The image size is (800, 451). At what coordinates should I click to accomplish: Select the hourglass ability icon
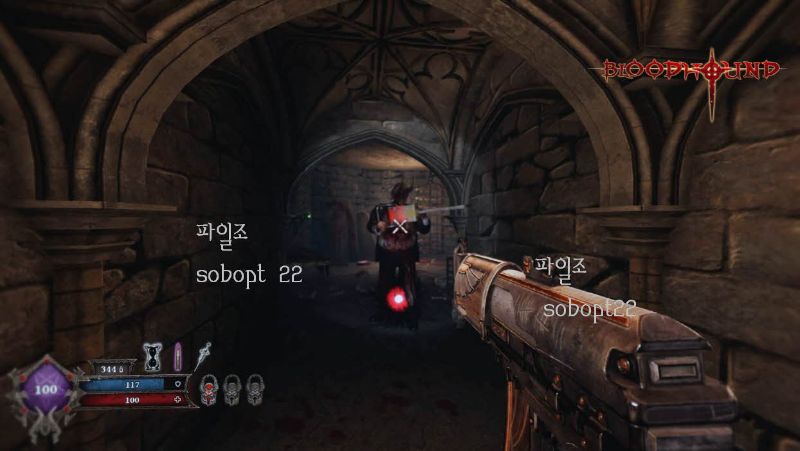click(153, 355)
